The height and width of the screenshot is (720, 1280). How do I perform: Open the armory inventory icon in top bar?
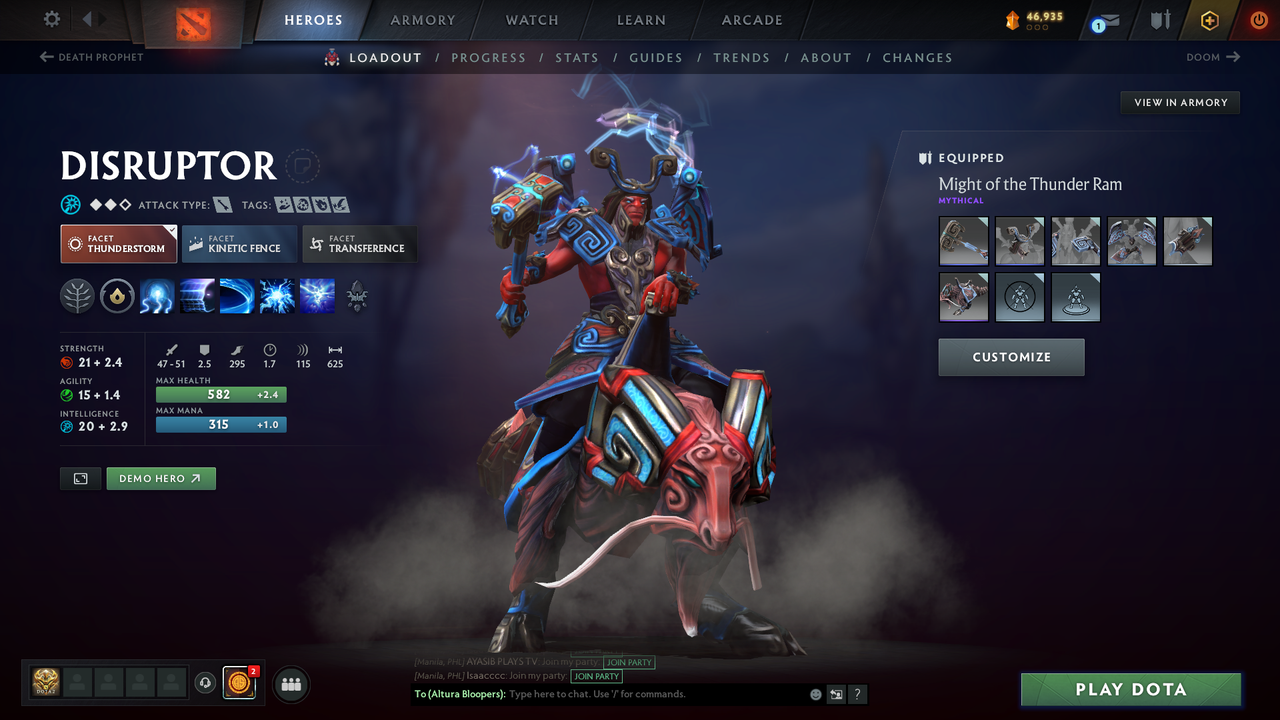point(1162,20)
